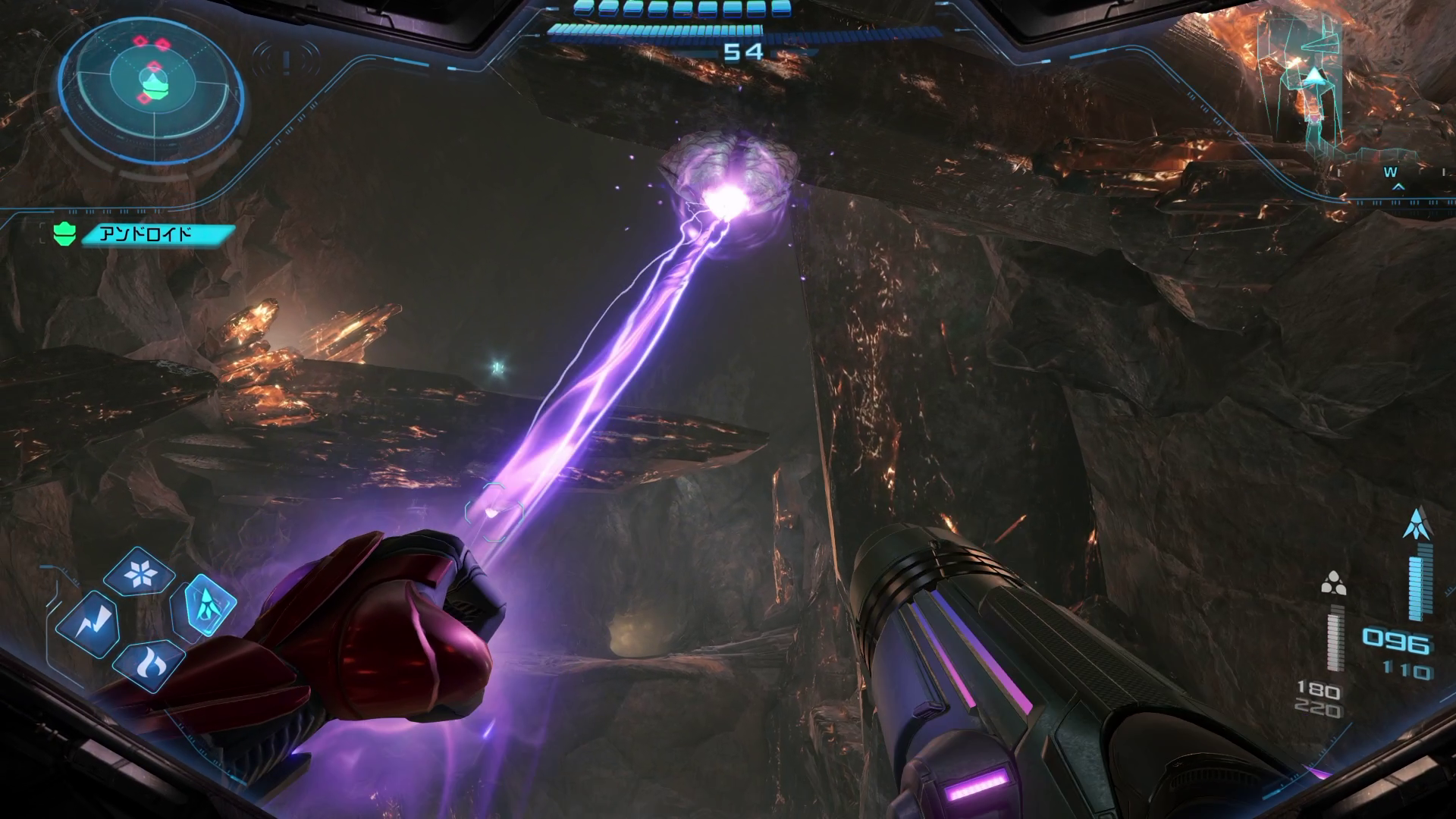The height and width of the screenshot is (819, 1456).
Task: Click the green android icon beside label
Action: (x=64, y=234)
